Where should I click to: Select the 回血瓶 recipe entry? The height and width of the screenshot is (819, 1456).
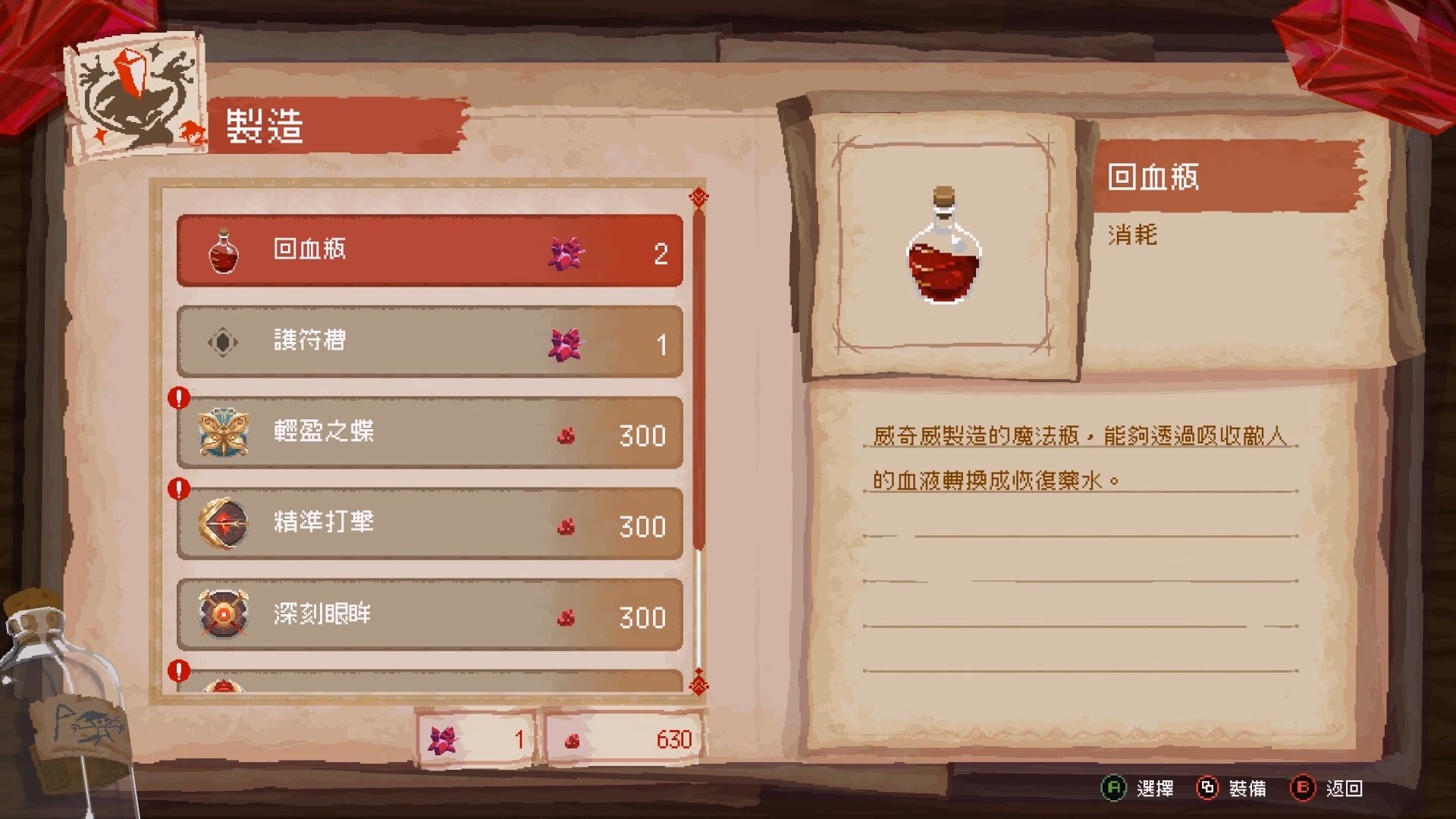(x=428, y=250)
